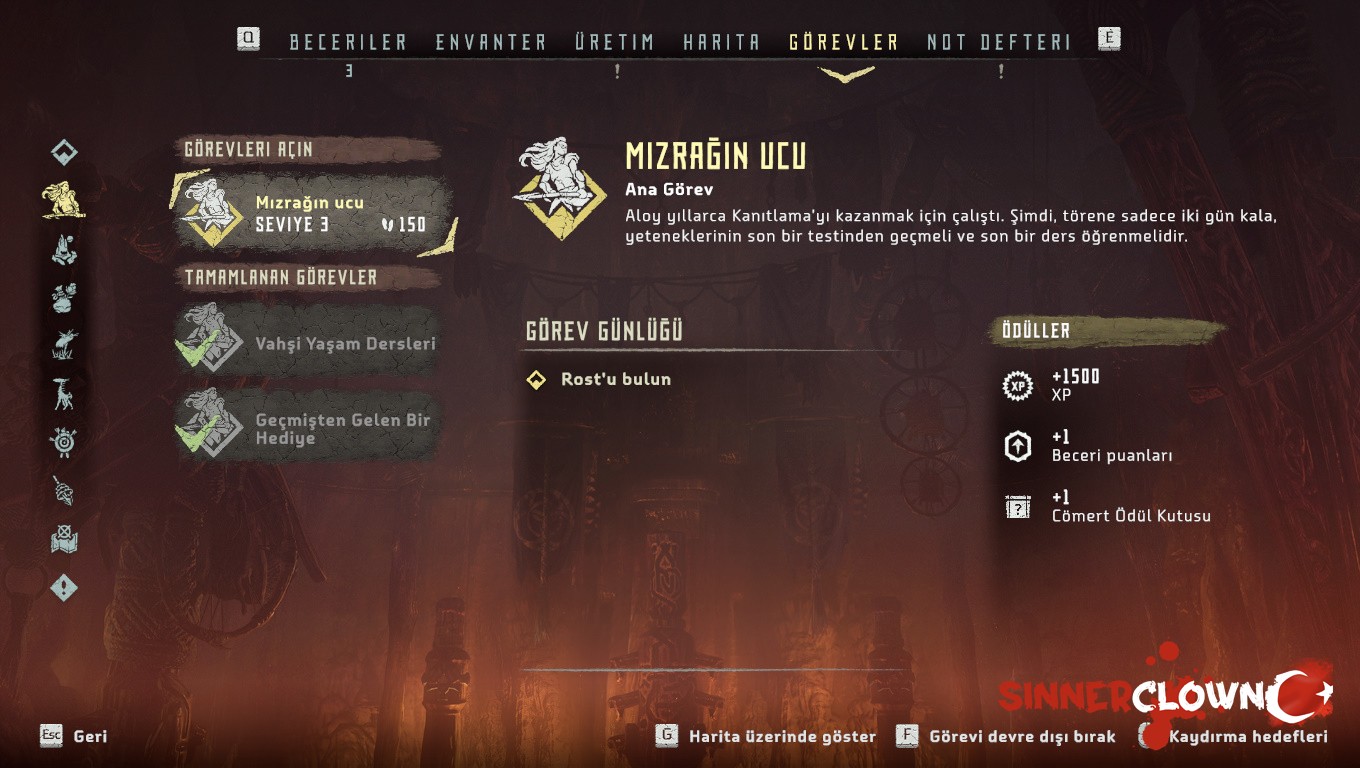1360x768 pixels.
Task: Choose completed quest Geçmişten Gelen Bir Hediye
Action: pyautogui.click(x=310, y=429)
